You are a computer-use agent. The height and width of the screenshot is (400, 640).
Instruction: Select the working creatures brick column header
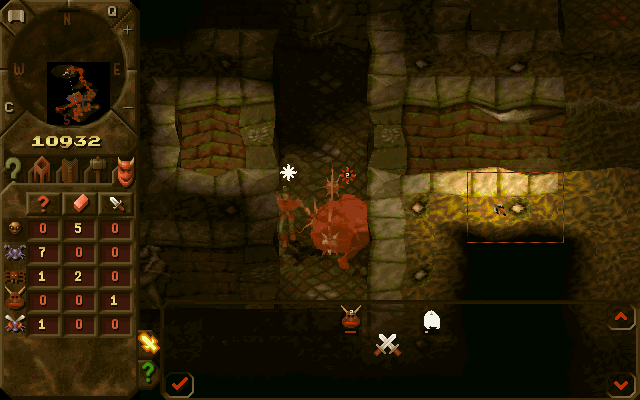[80, 203]
